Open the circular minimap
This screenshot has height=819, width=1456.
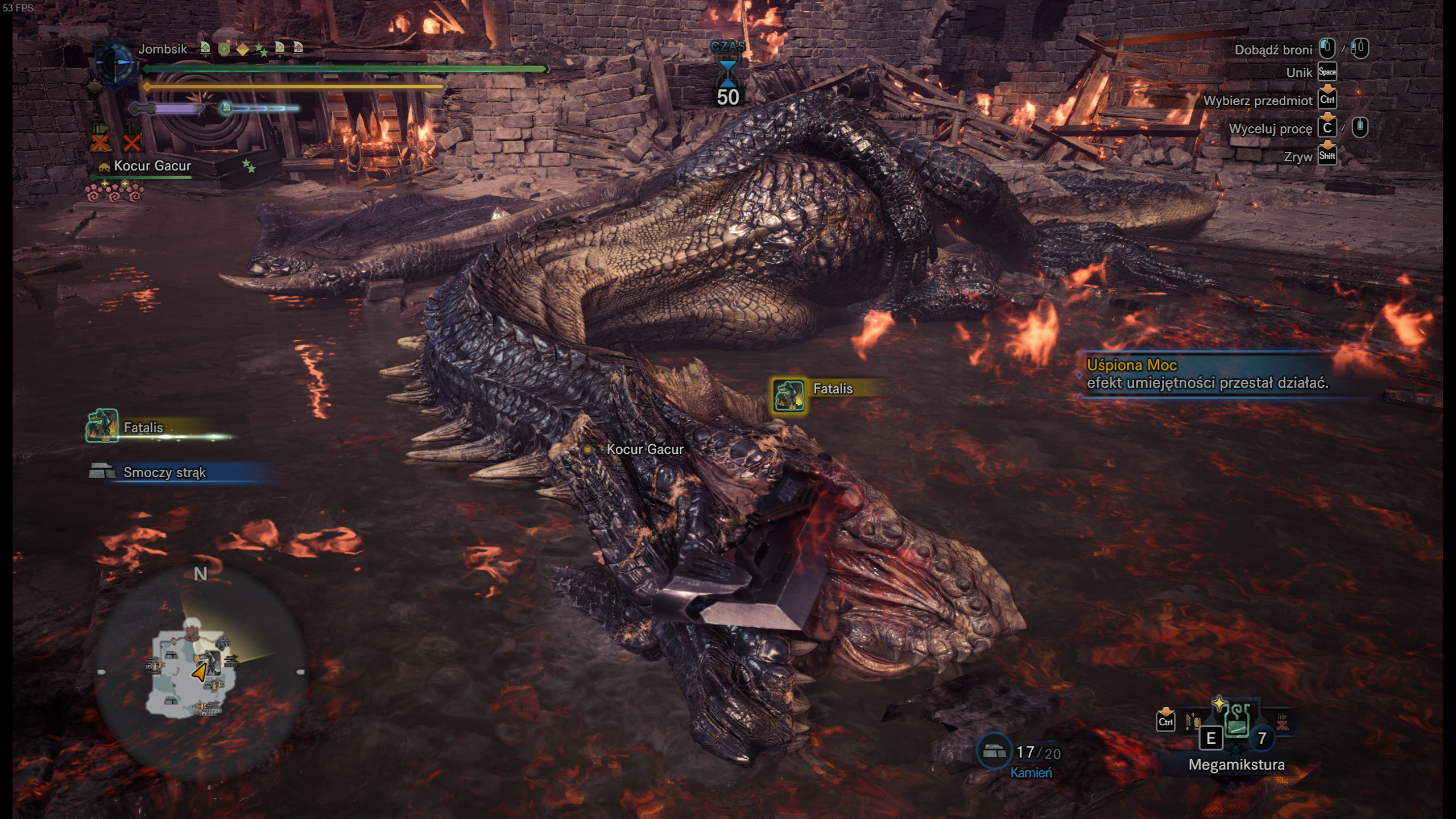tap(200, 672)
